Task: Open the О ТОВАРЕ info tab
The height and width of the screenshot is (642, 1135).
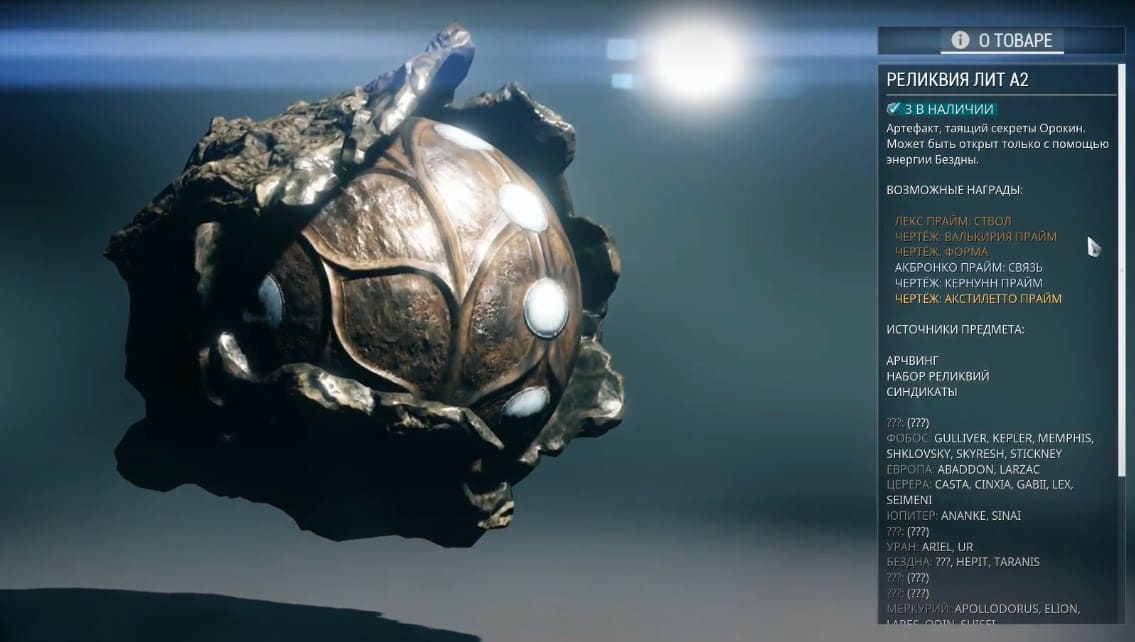Action: pos(1002,40)
